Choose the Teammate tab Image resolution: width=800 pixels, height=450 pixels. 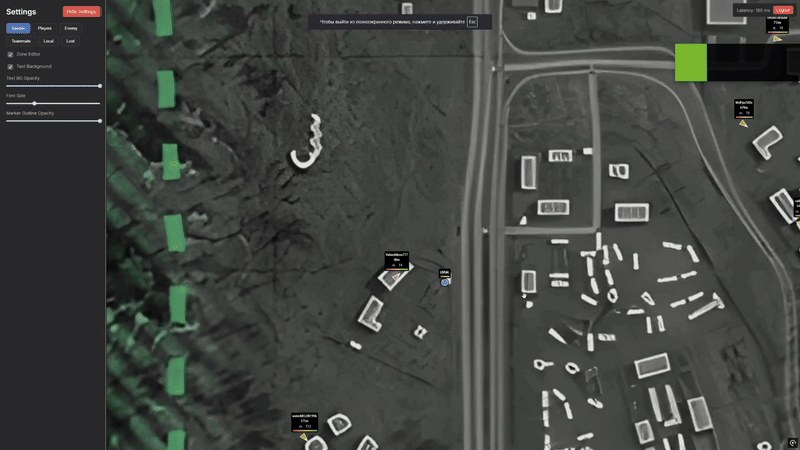tap(21, 41)
